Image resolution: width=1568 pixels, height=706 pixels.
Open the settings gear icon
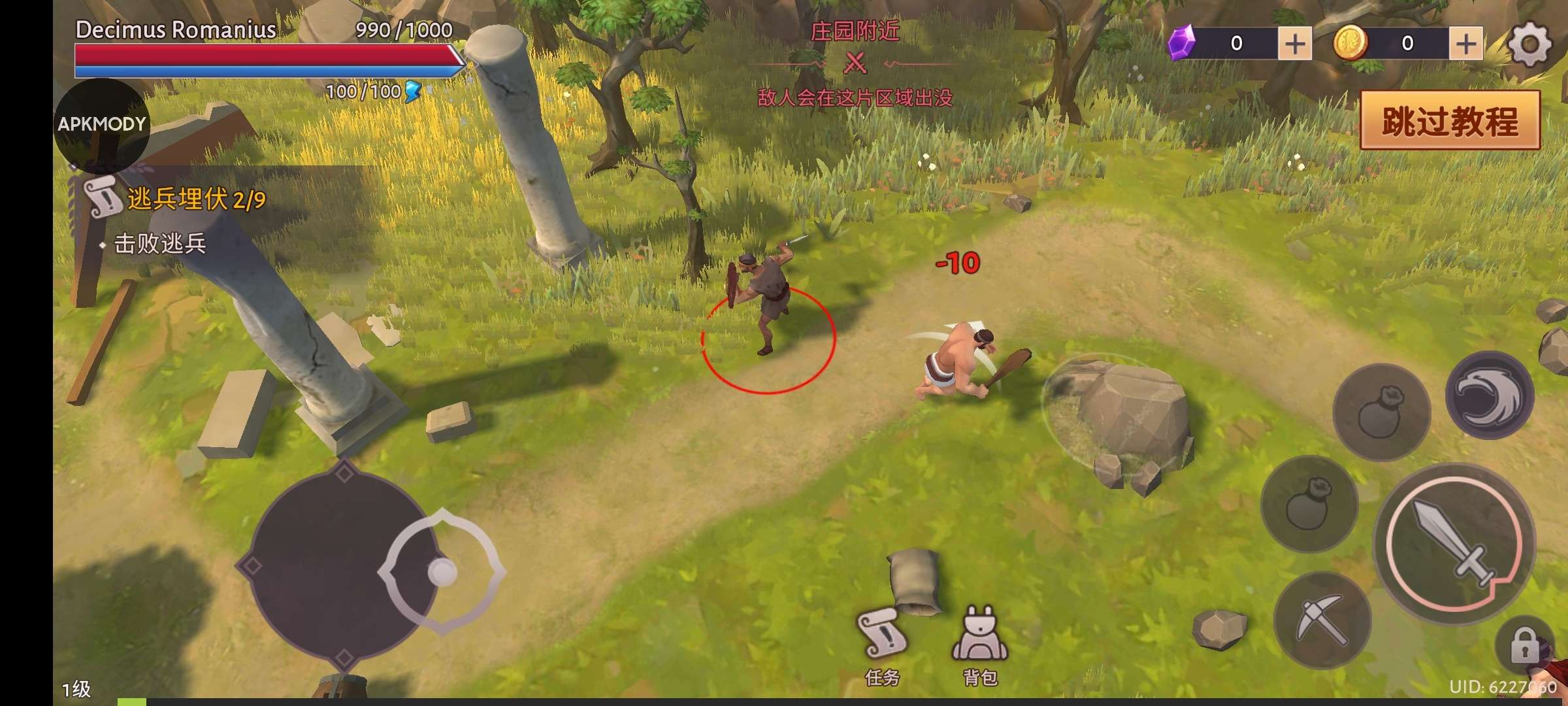[1529, 44]
